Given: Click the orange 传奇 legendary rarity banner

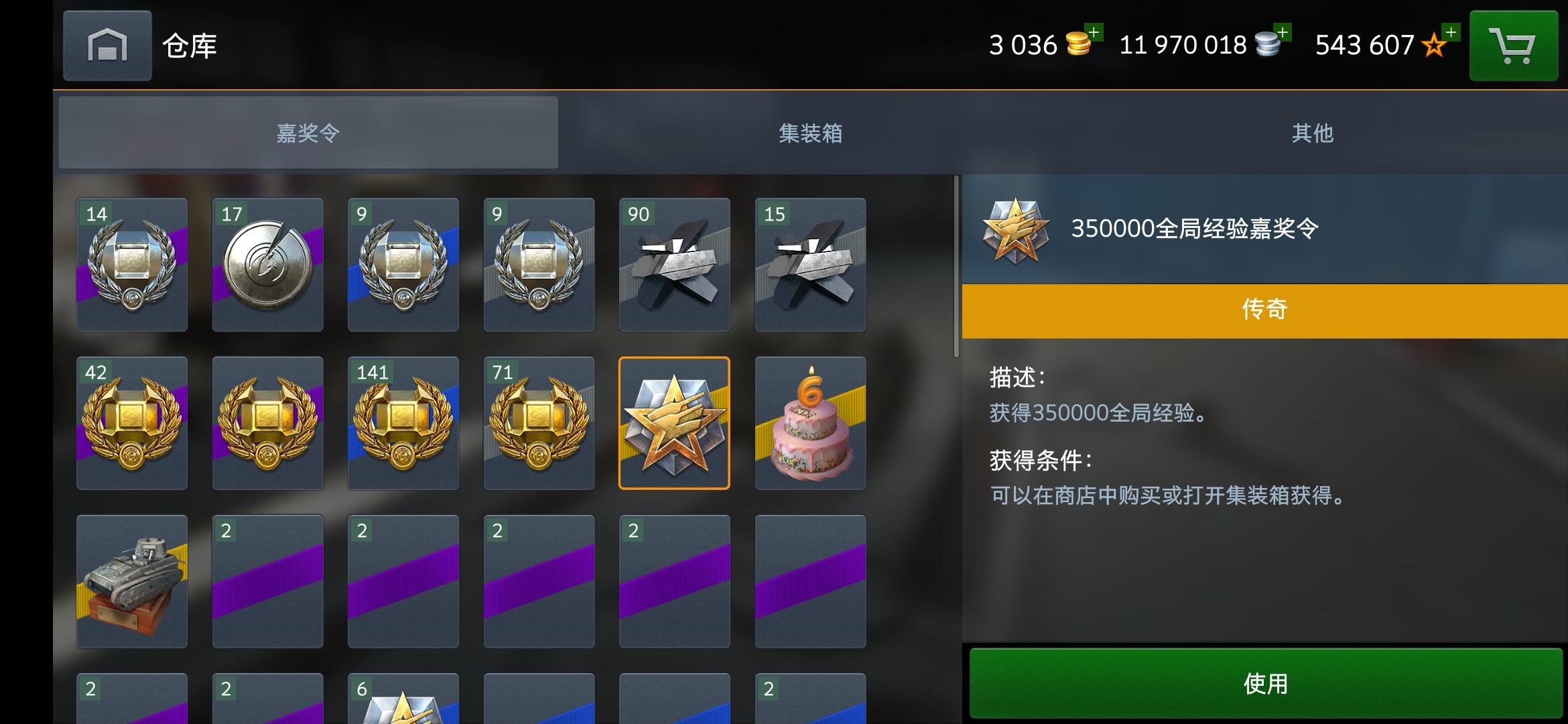Looking at the screenshot, I should [1262, 309].
